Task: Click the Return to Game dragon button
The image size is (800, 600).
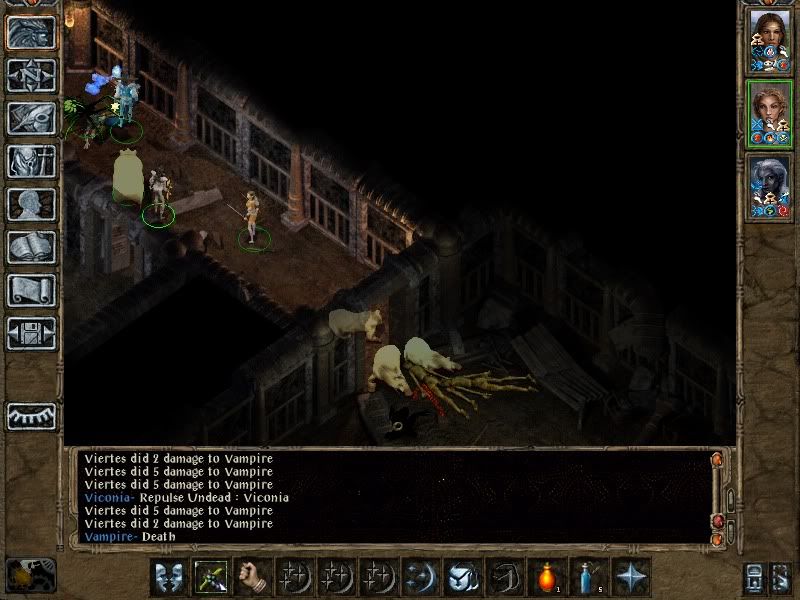Action: click(31, 32)
